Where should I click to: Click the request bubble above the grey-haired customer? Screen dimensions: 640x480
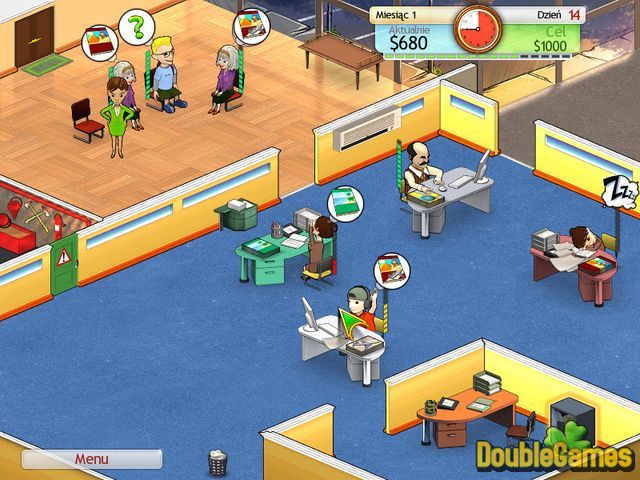coord(249,27)
